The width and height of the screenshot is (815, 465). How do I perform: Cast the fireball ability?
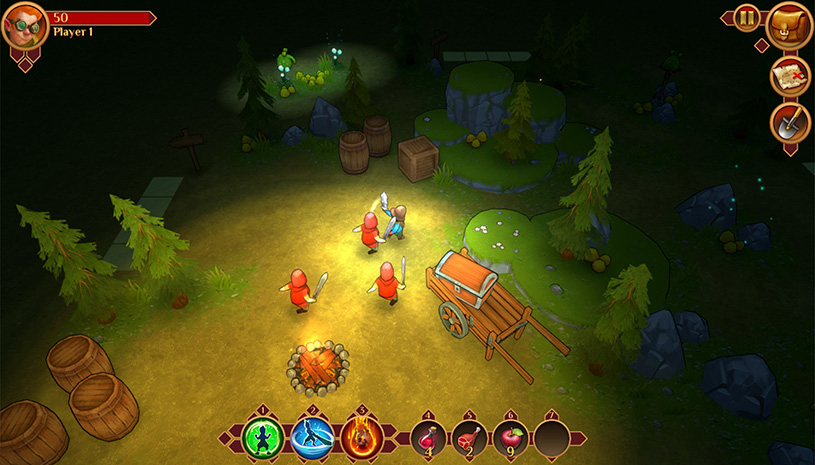click(360, 438)
